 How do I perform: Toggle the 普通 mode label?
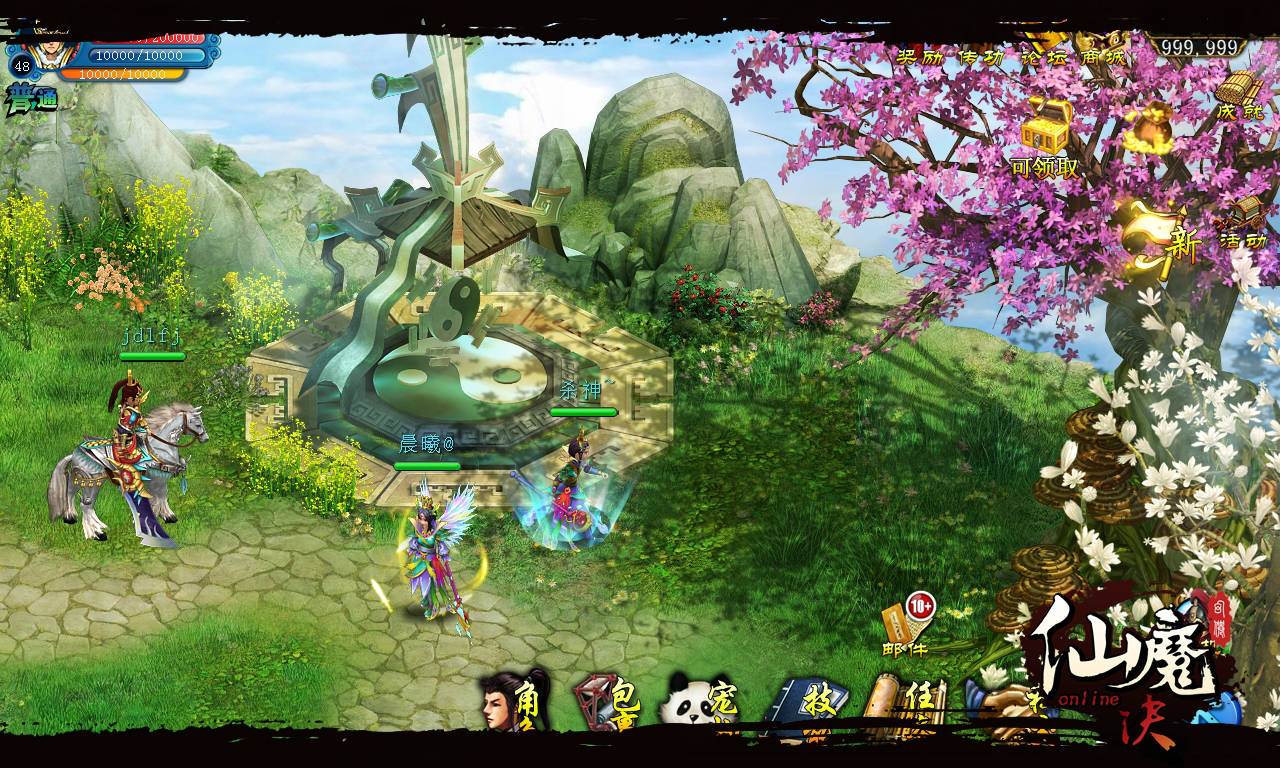(x=31, y=100)
